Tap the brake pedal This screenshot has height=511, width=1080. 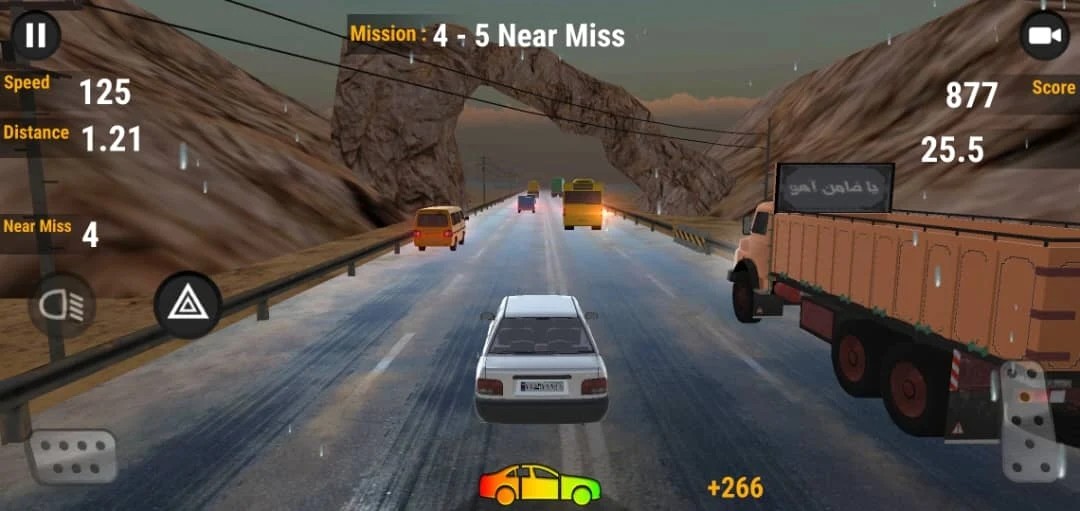70,456
